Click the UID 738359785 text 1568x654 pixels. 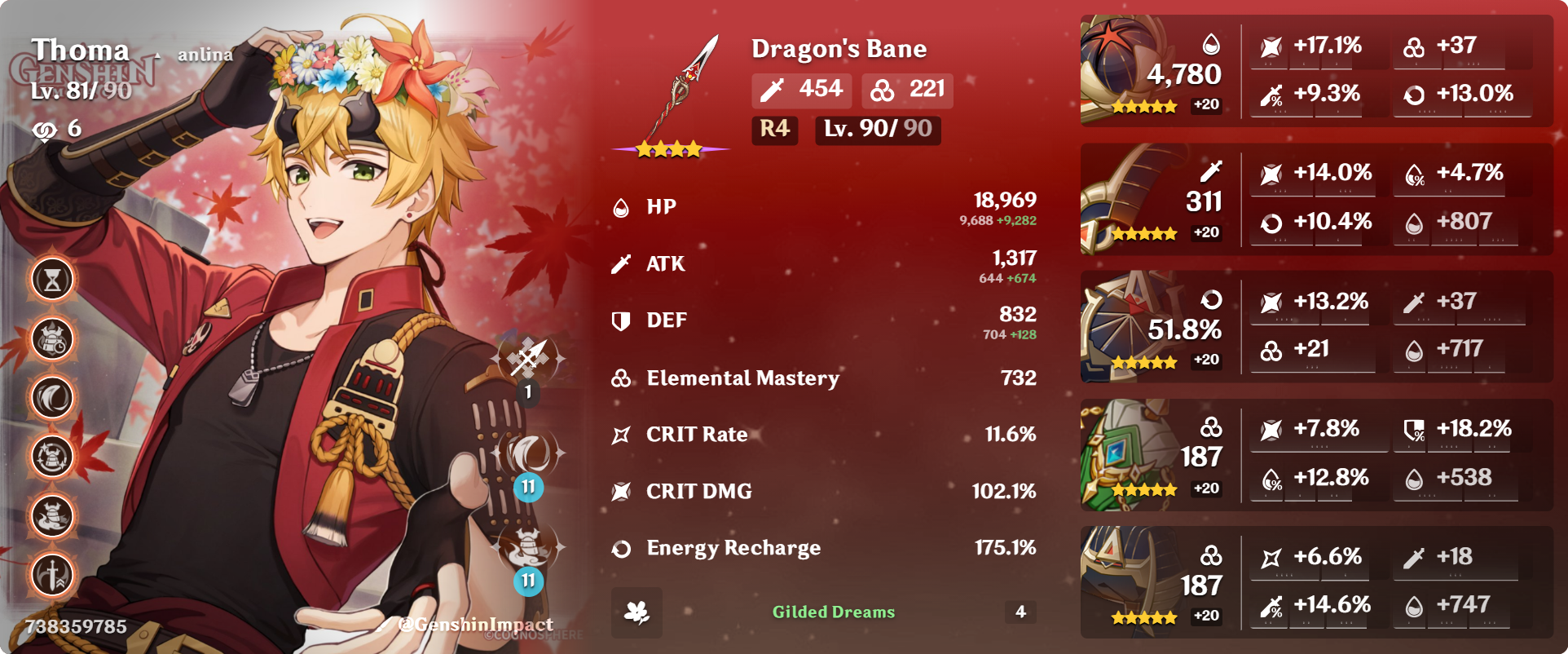[75, 625]
